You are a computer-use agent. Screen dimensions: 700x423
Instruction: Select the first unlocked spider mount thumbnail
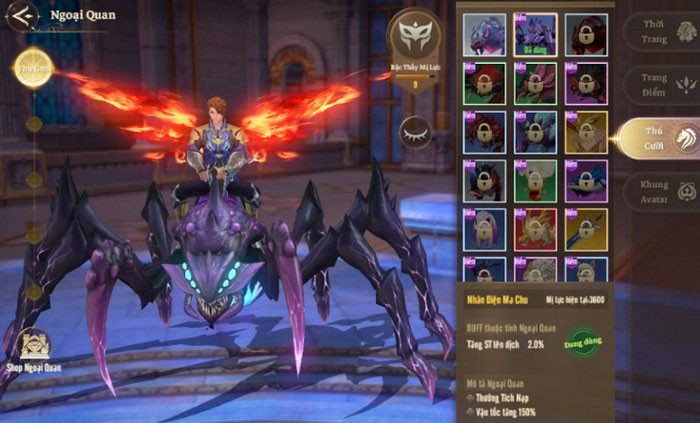coord(485,34)
